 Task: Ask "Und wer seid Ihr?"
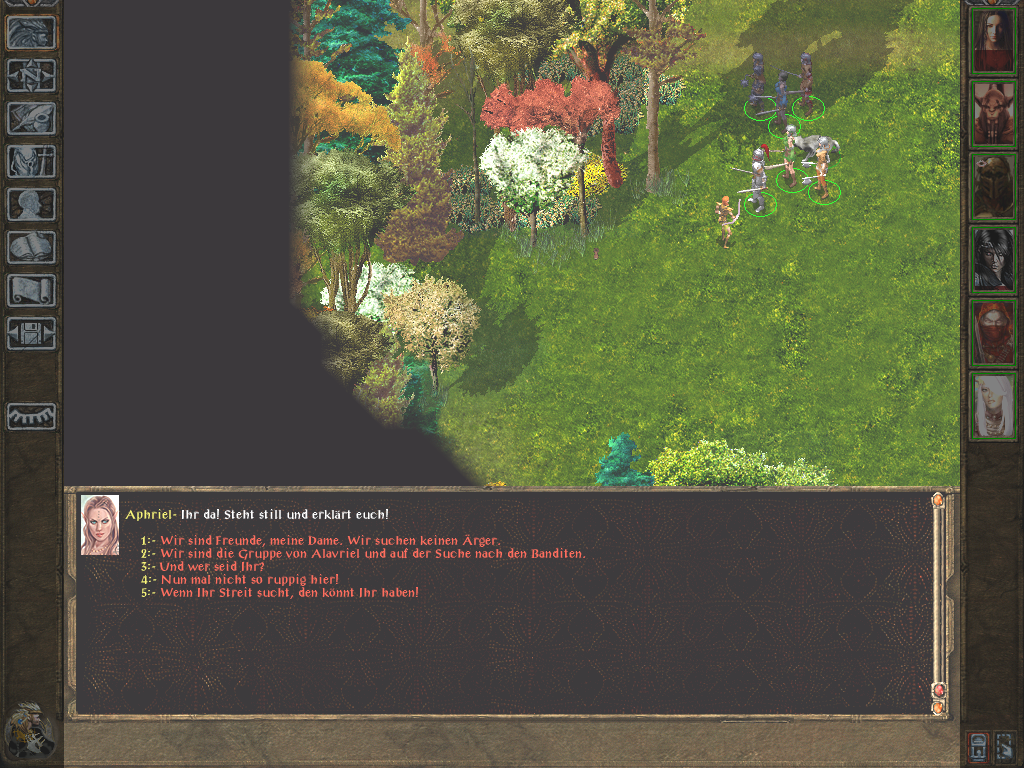tap(212, 567)
